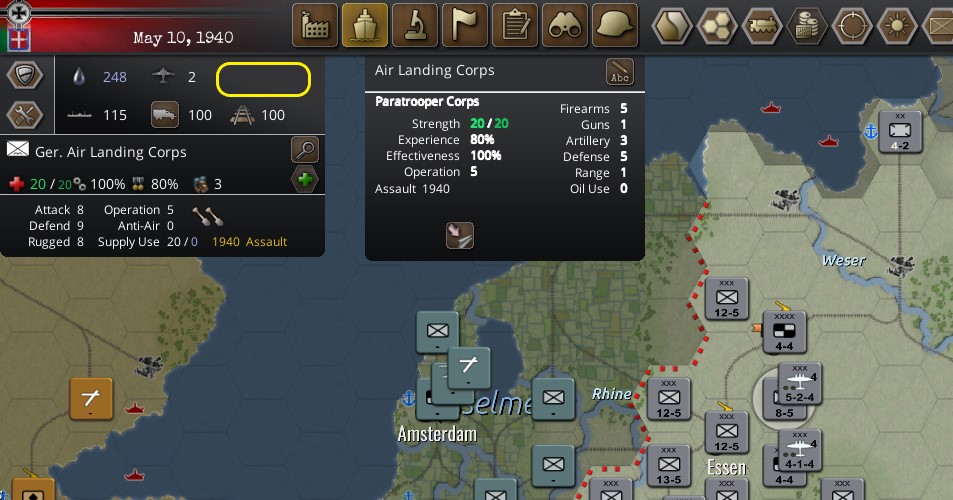Open the wrench and tools repair button
This screenshot has width=953, height=500.
[x=25, y=115]
